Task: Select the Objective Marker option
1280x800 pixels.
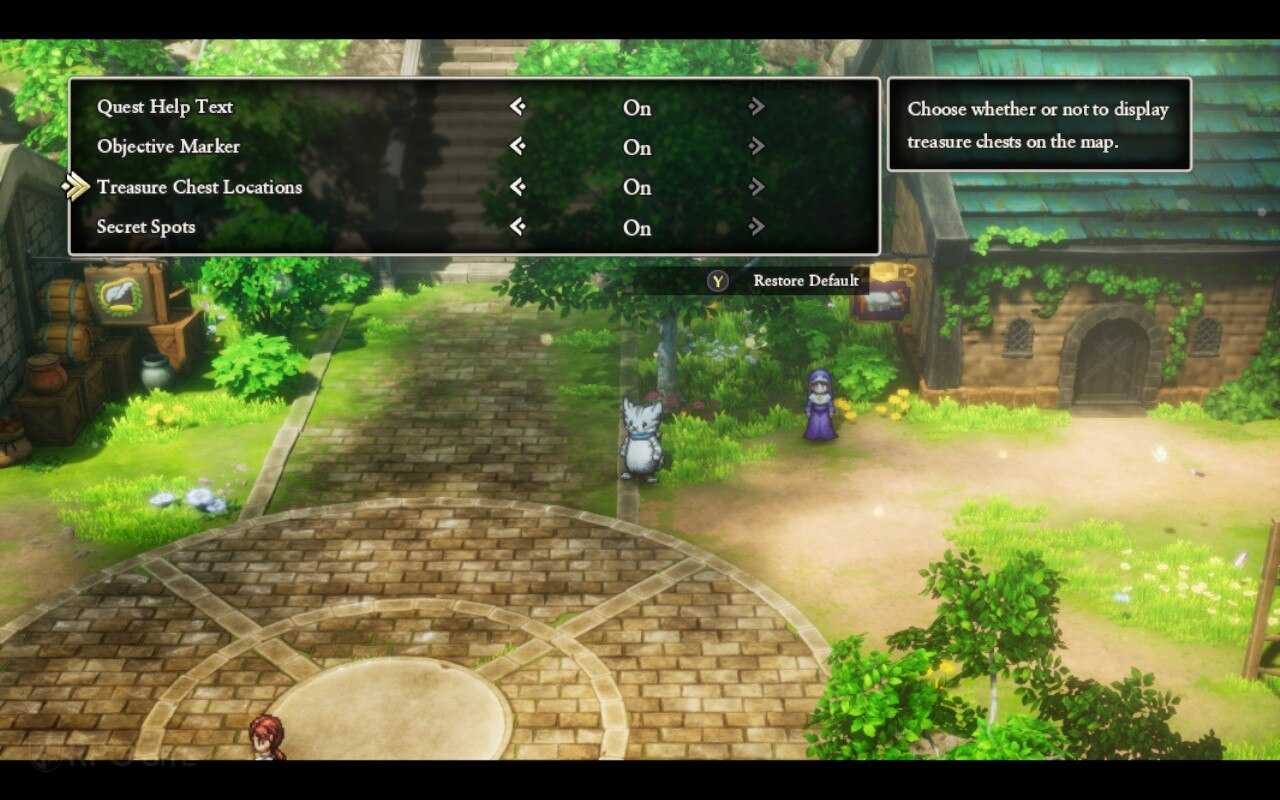Action: point(168,147)
